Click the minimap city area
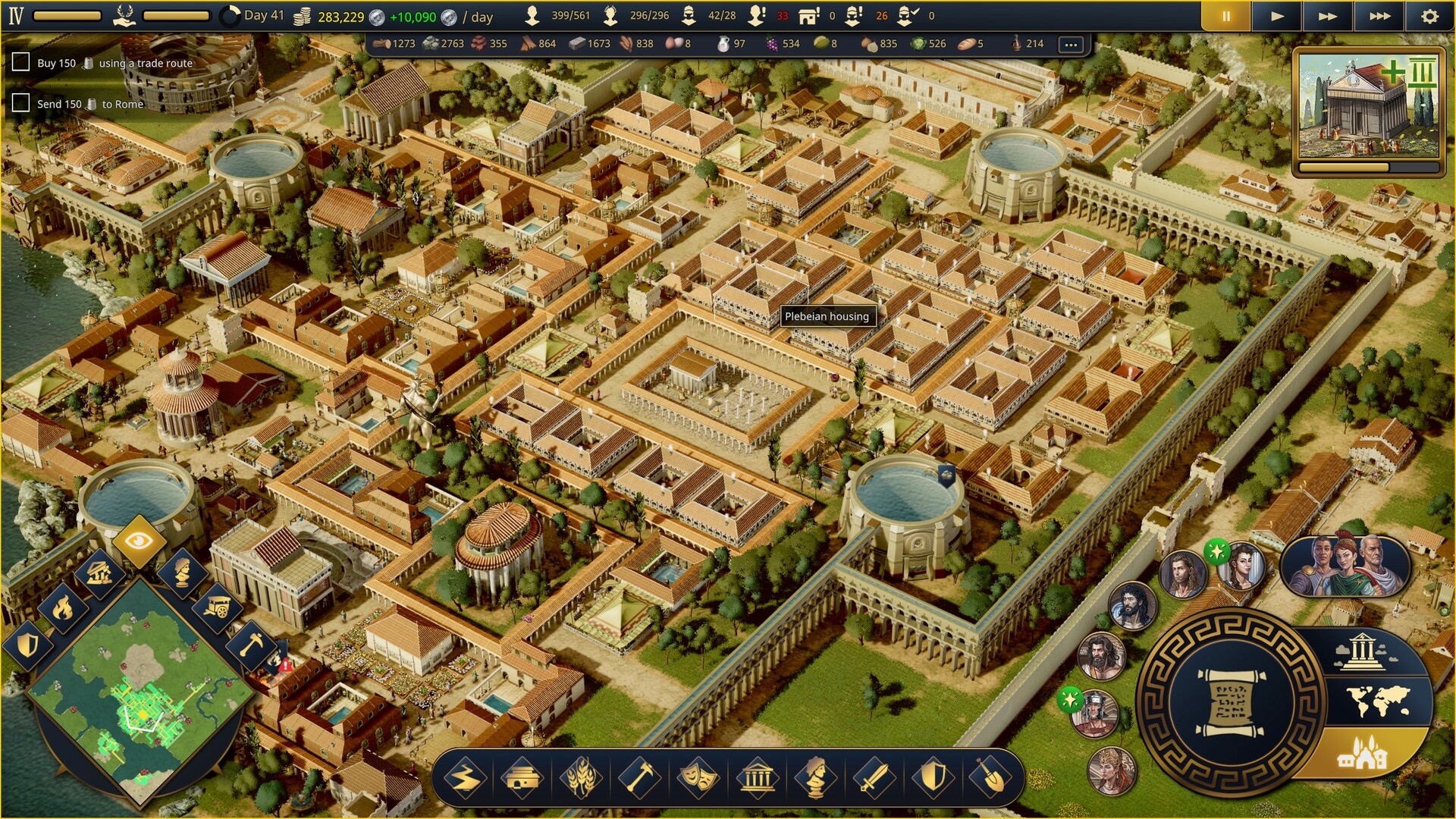 [x=144, y=705]
